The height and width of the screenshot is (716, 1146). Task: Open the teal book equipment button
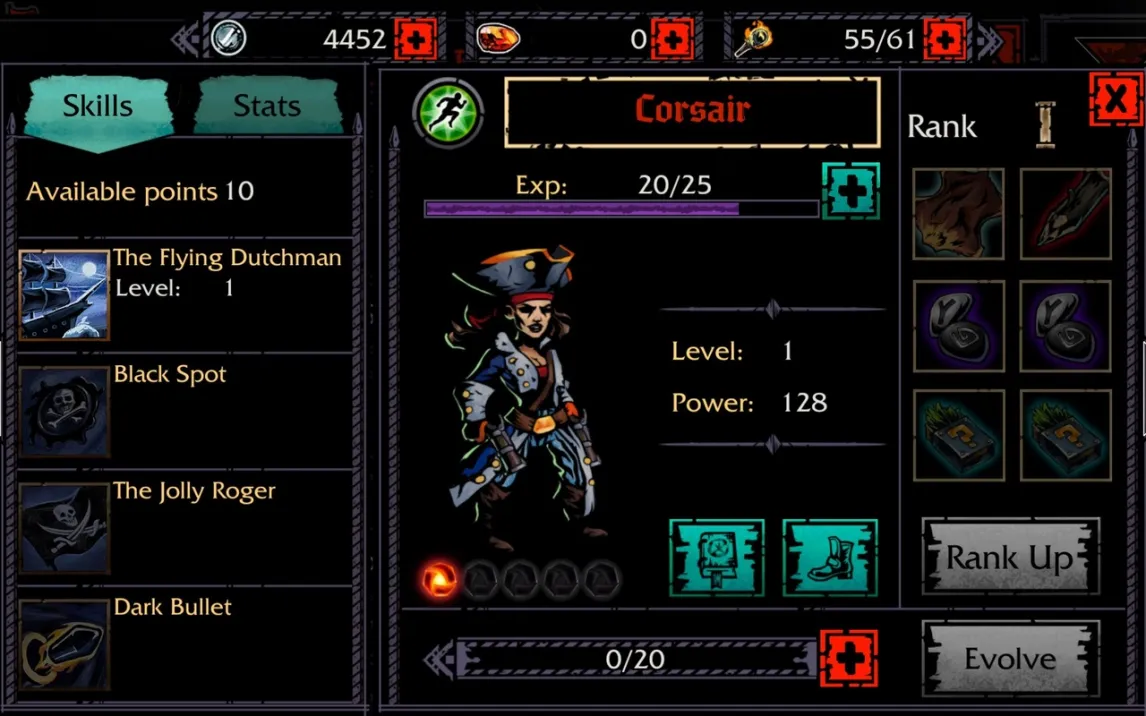coord(716,558)
